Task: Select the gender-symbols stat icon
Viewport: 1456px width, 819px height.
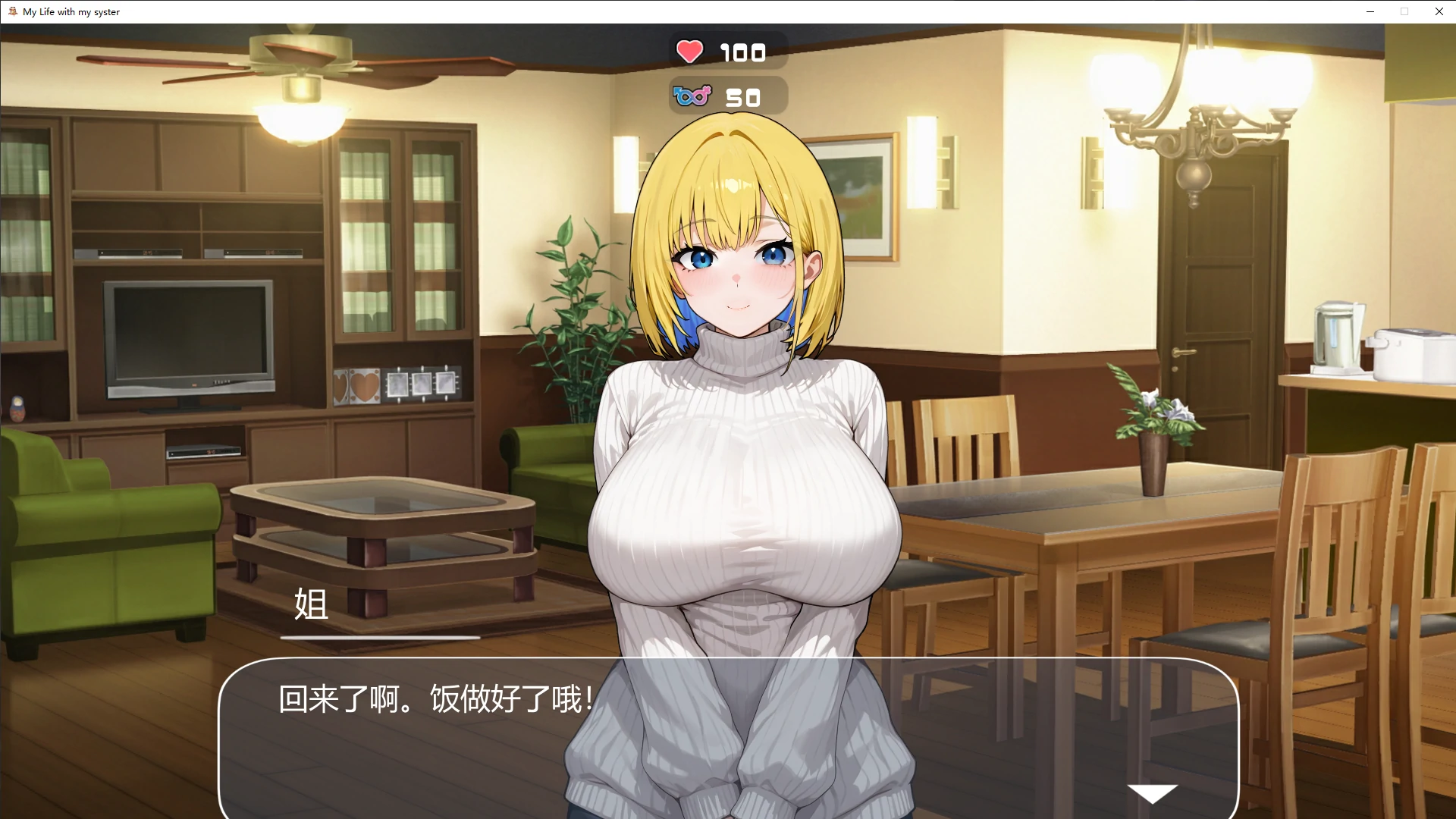Action: pyautogui.click(x=691, y=96)
